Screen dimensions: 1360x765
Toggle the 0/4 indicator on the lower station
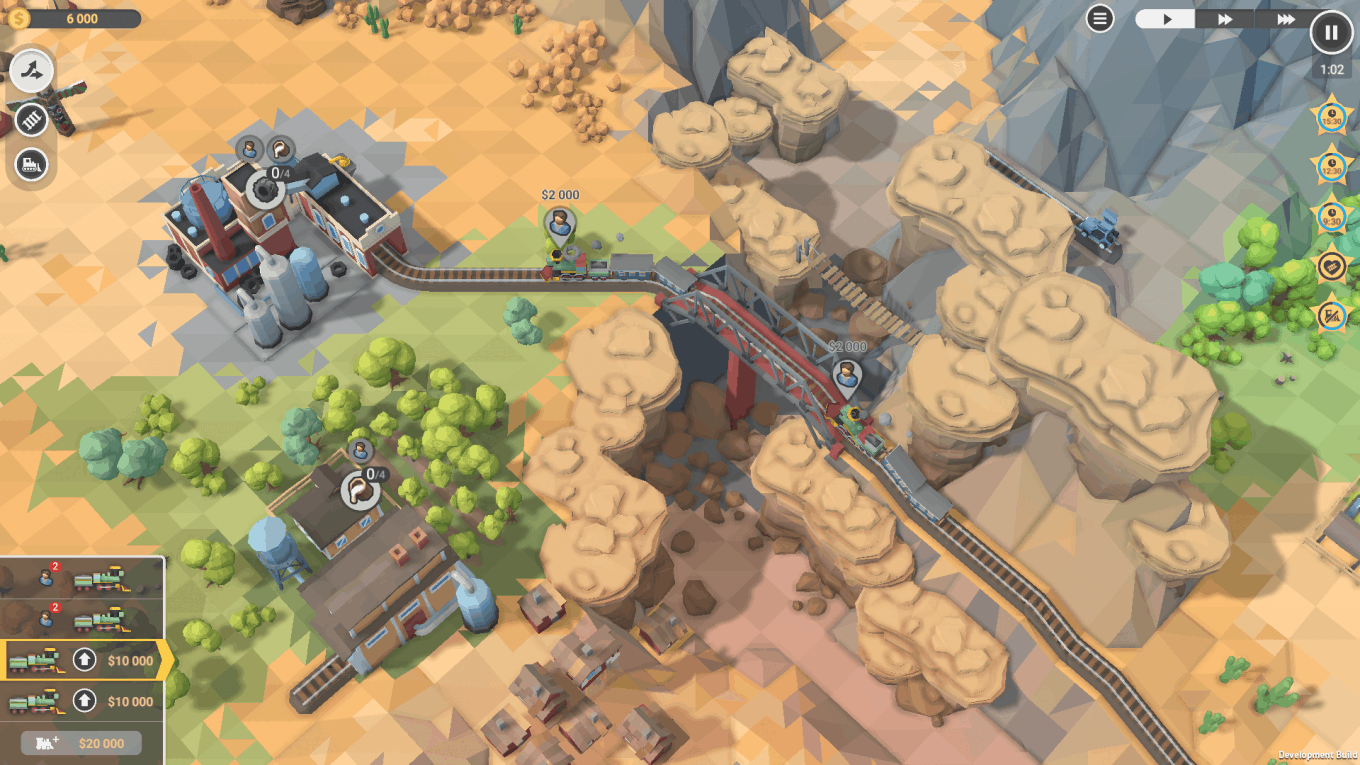(362, 490)
